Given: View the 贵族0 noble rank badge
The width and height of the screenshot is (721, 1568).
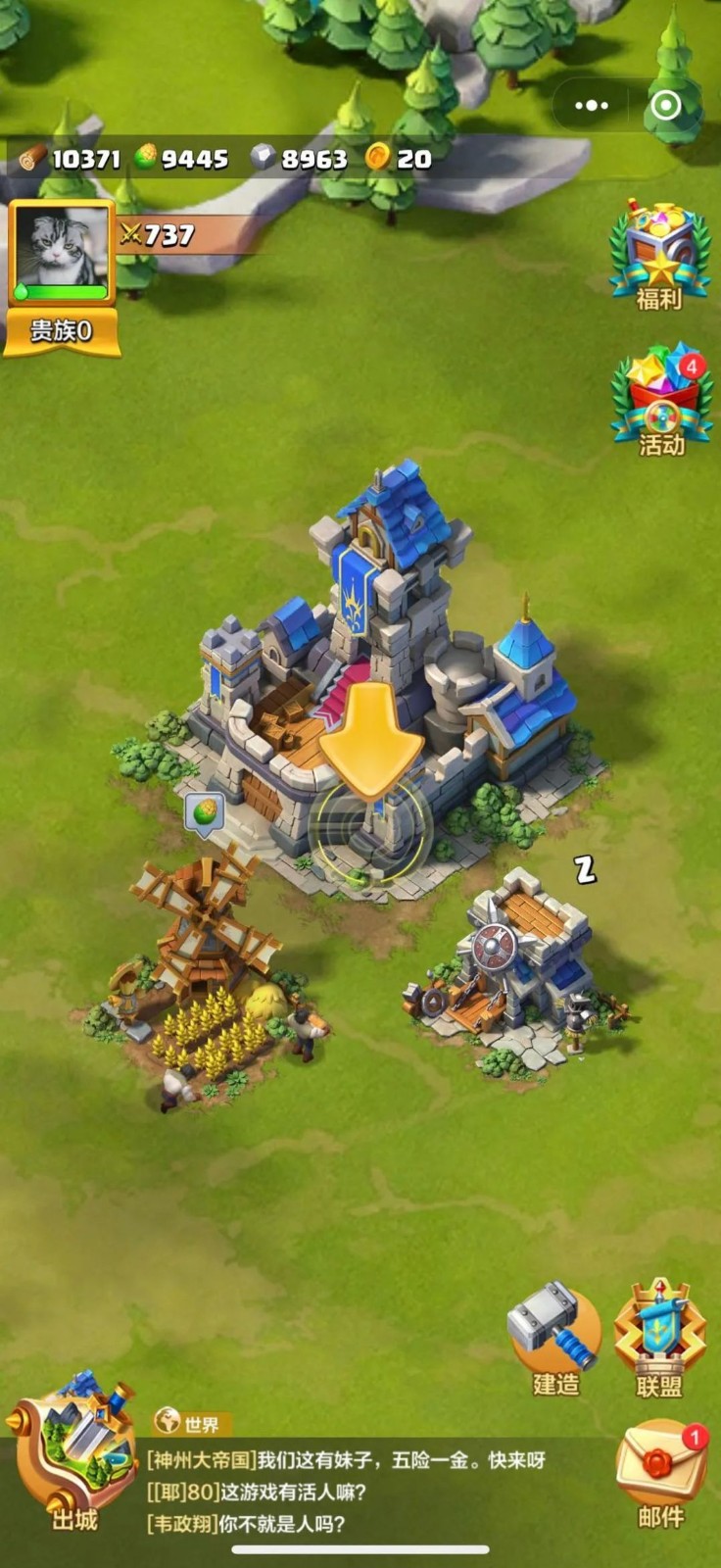Looking at the screenshot, I should tap(61, 331).
